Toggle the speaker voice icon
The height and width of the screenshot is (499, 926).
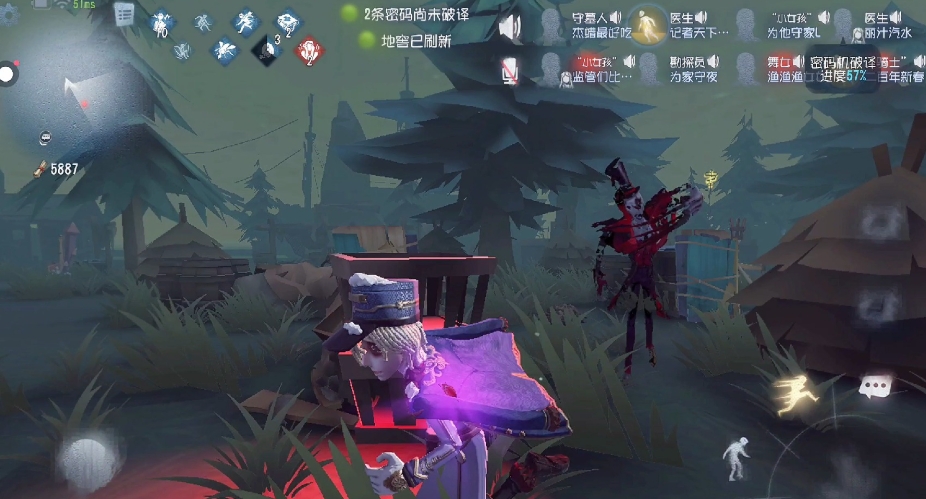(510, 25)
